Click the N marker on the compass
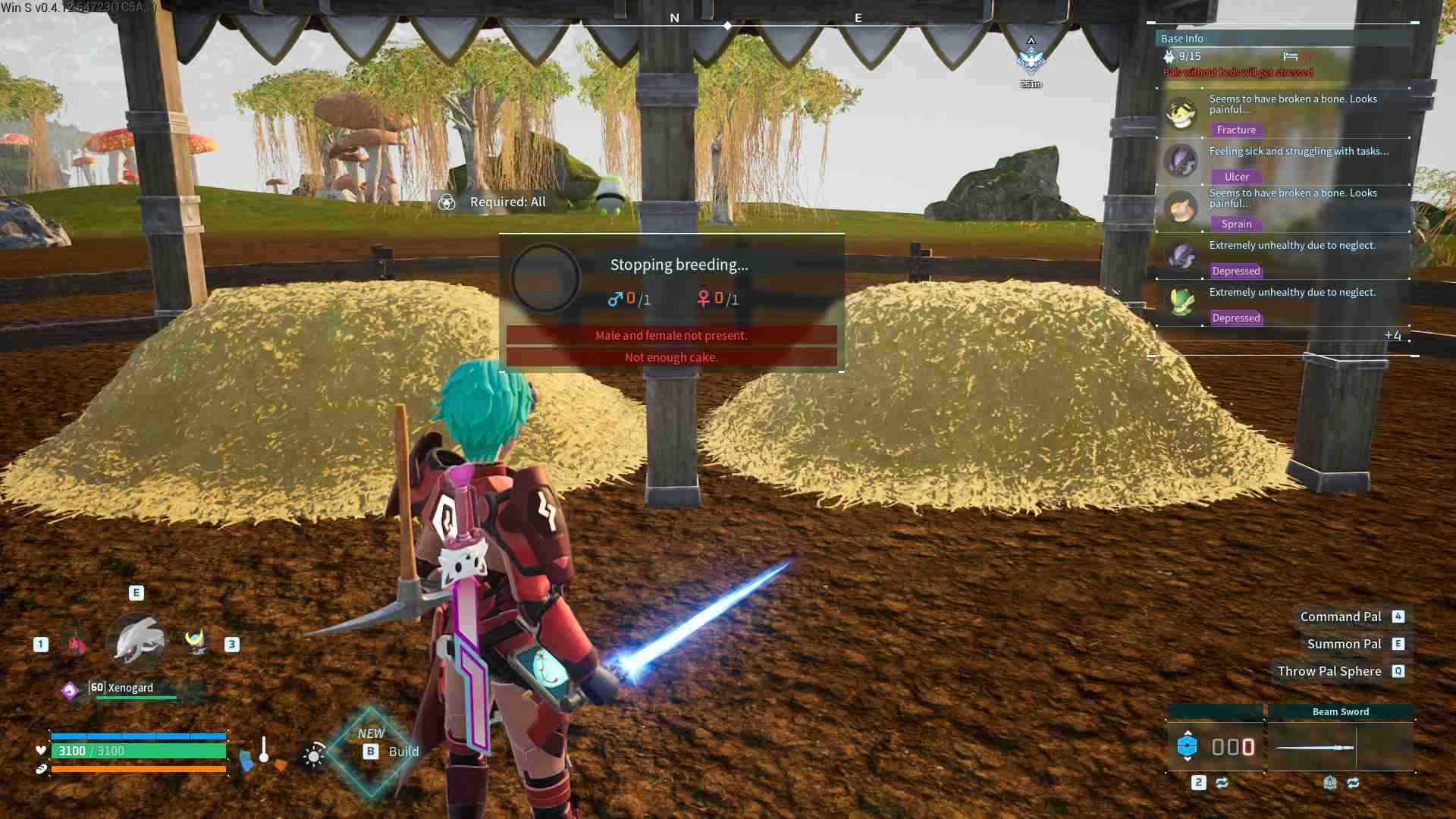Screen dimensions: 1456x819 pyautogui.click(x=674, y=16)
